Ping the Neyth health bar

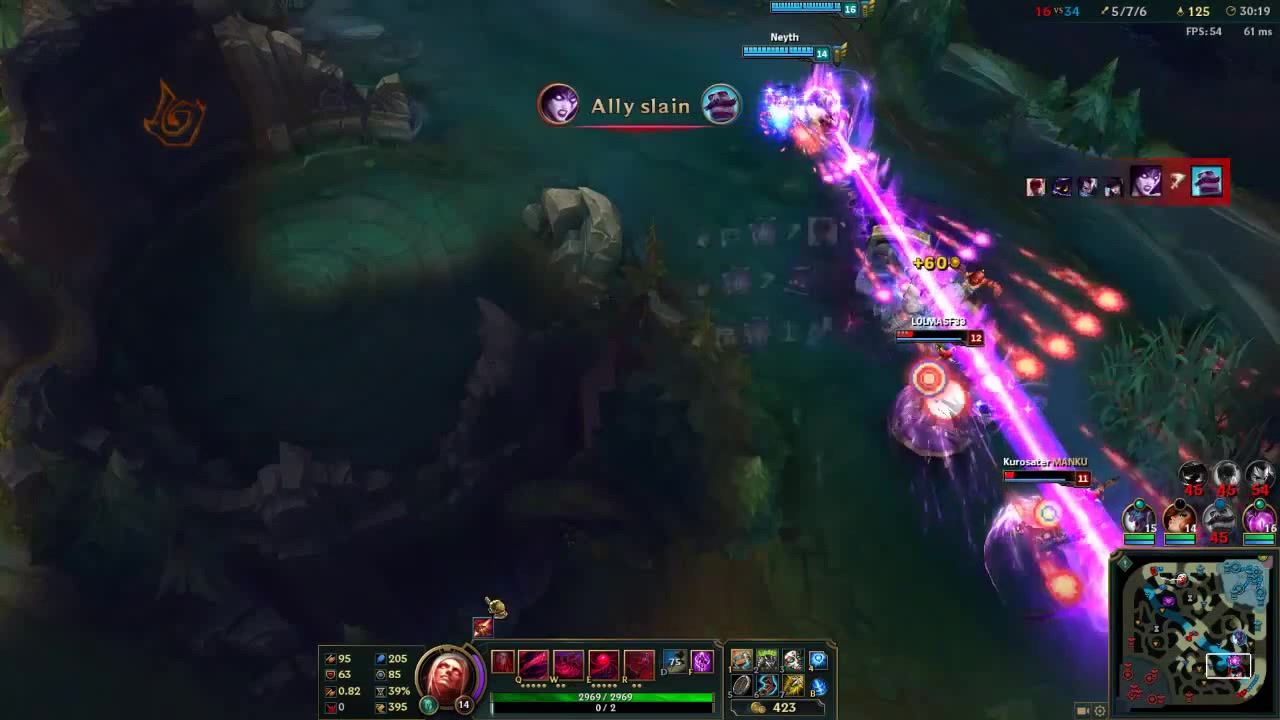pyautogui.click(x=785, y=50)
